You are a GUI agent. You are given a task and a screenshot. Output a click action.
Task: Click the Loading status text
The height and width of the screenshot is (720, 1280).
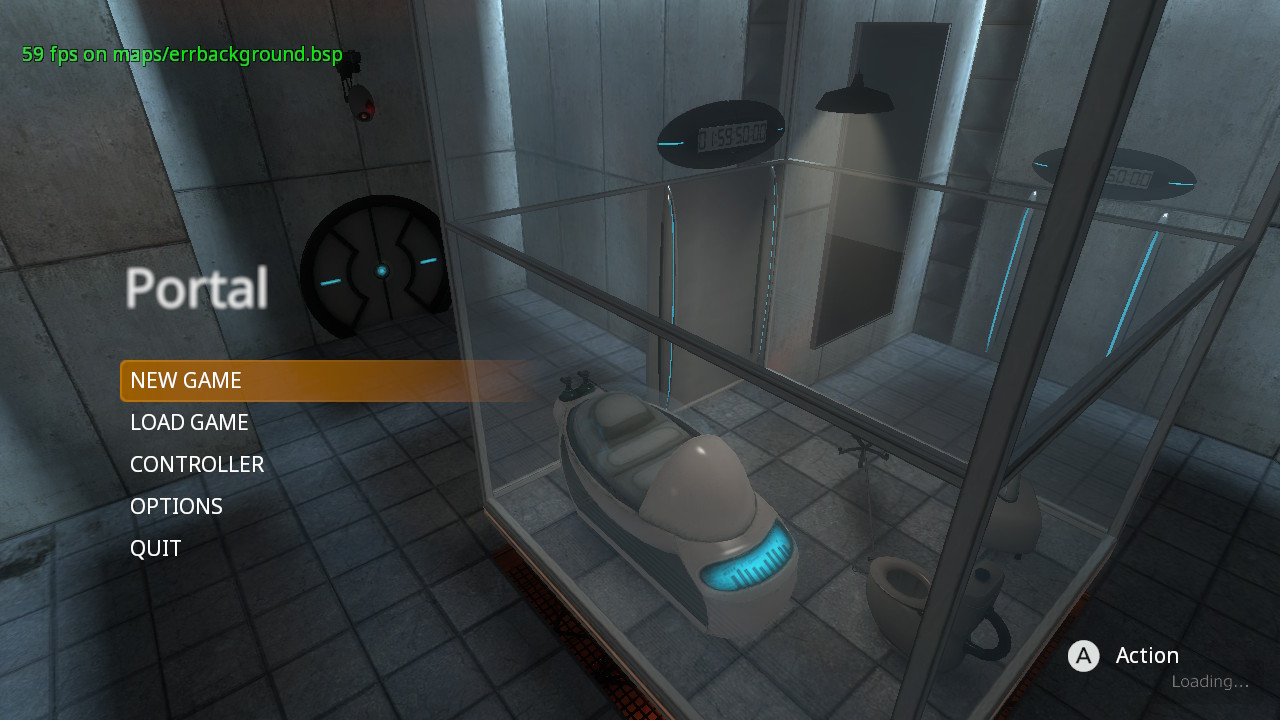coord(1208,681)
